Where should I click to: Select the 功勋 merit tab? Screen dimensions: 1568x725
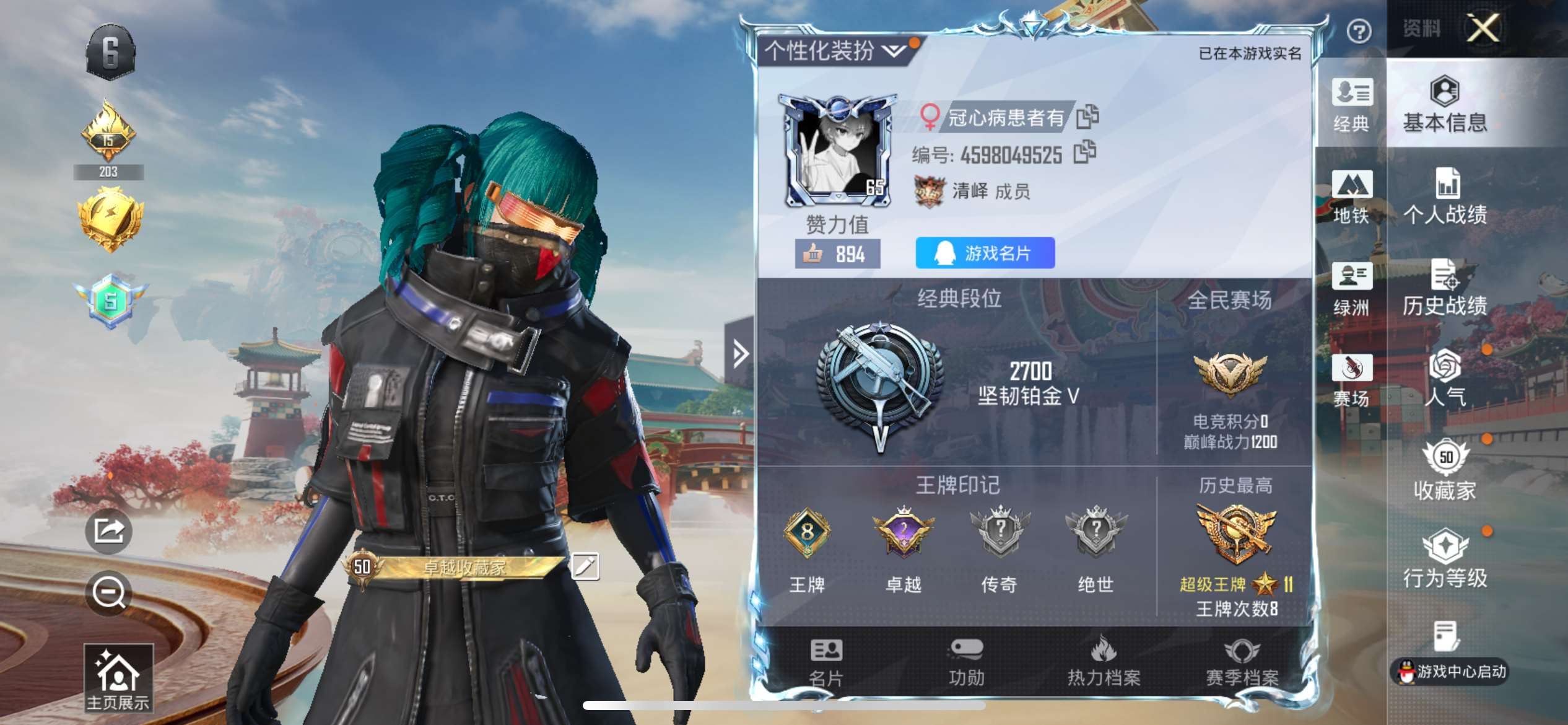click(966, 663)
